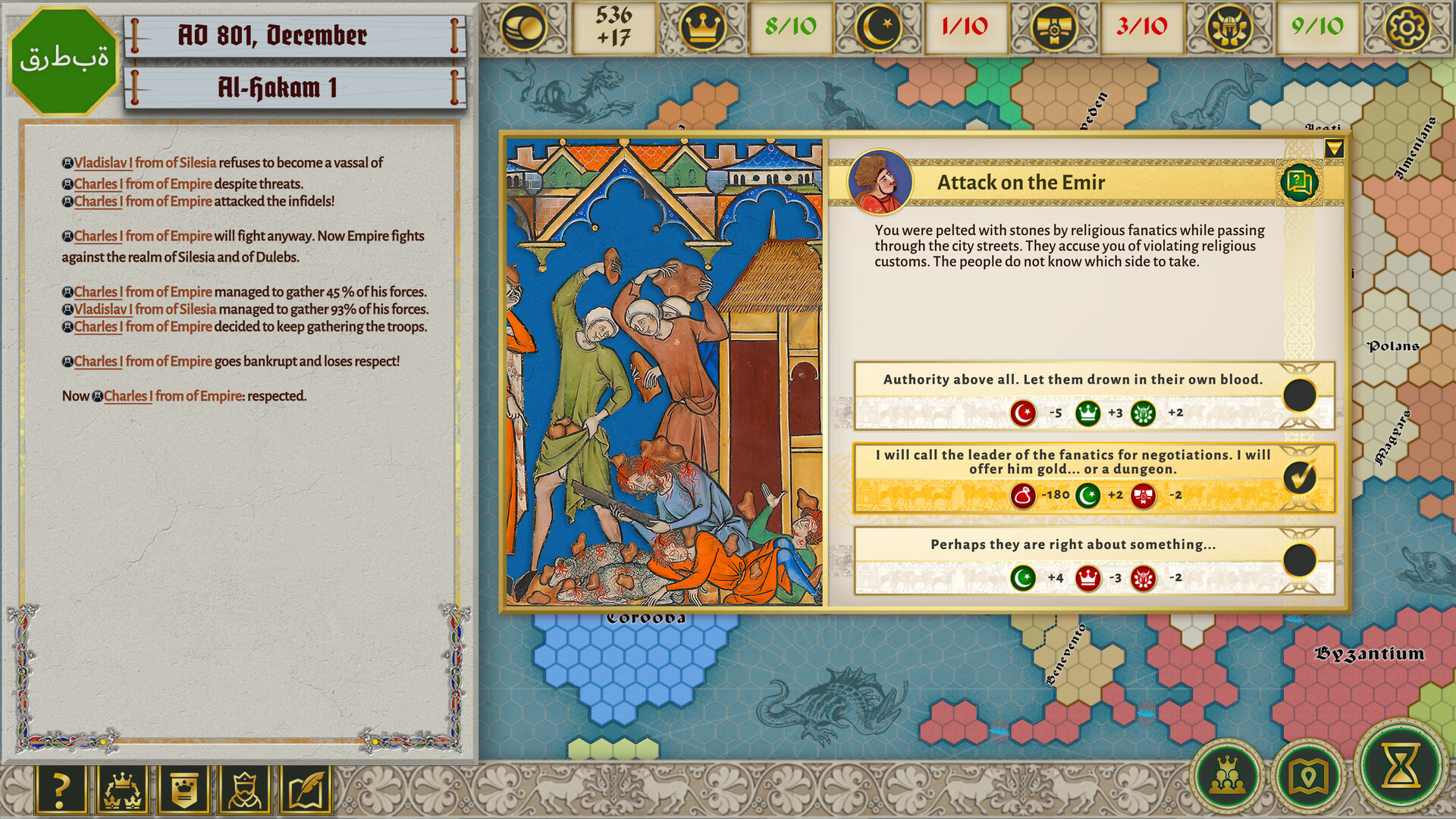Click the 'Charles I from of Empire' link
This screenshot has height=819, width=1456.
coord(143,184)
